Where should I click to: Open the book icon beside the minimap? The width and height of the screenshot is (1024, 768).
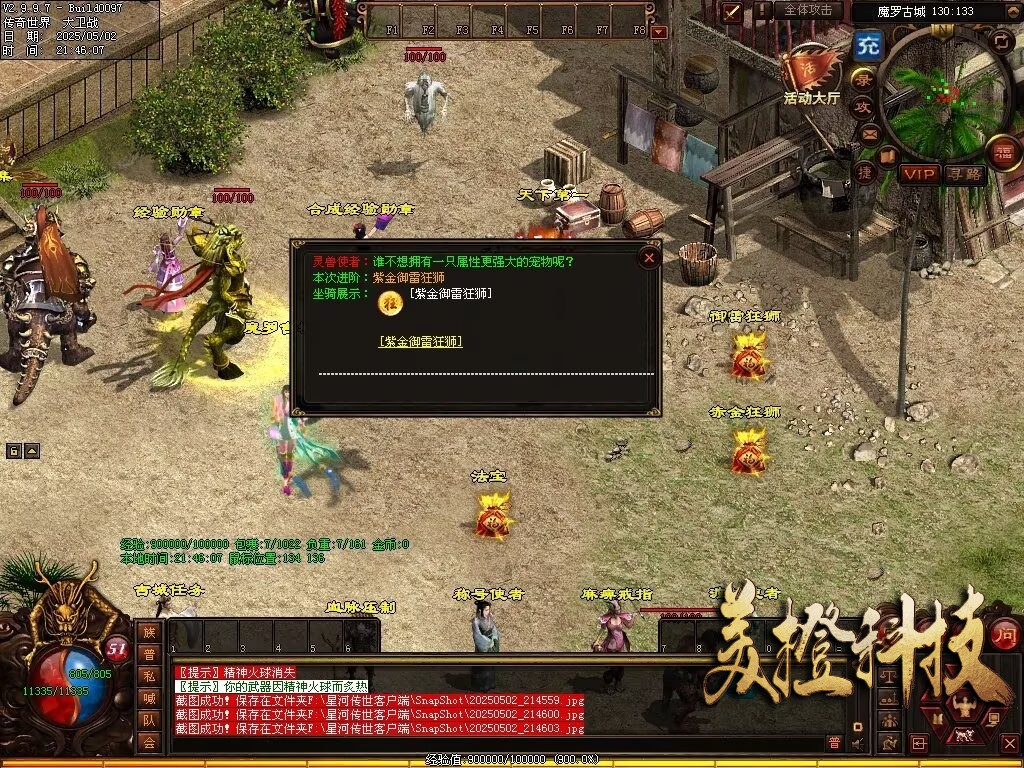pos(887,156)
